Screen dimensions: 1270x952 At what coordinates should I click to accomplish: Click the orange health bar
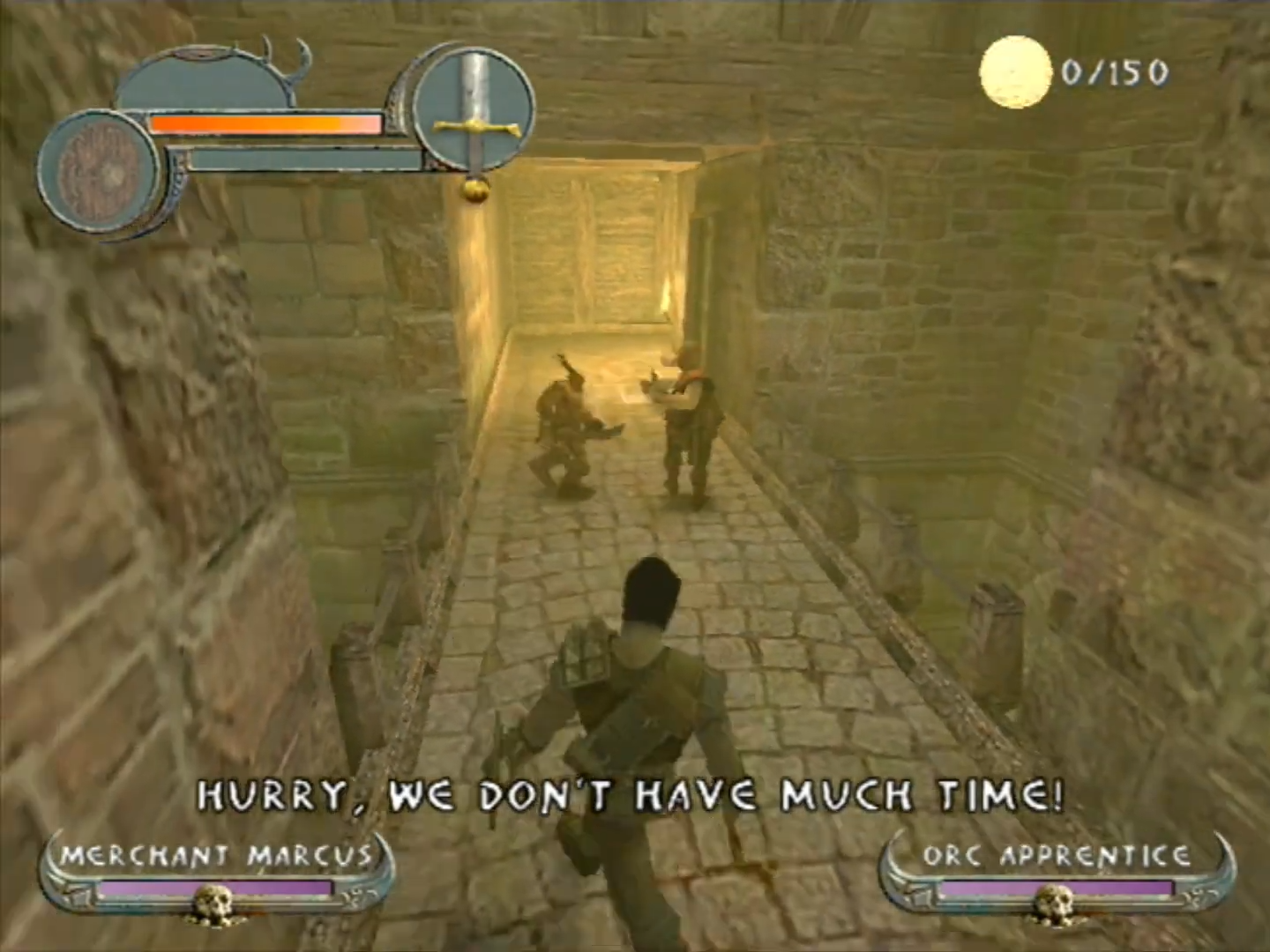coord(265,125)
